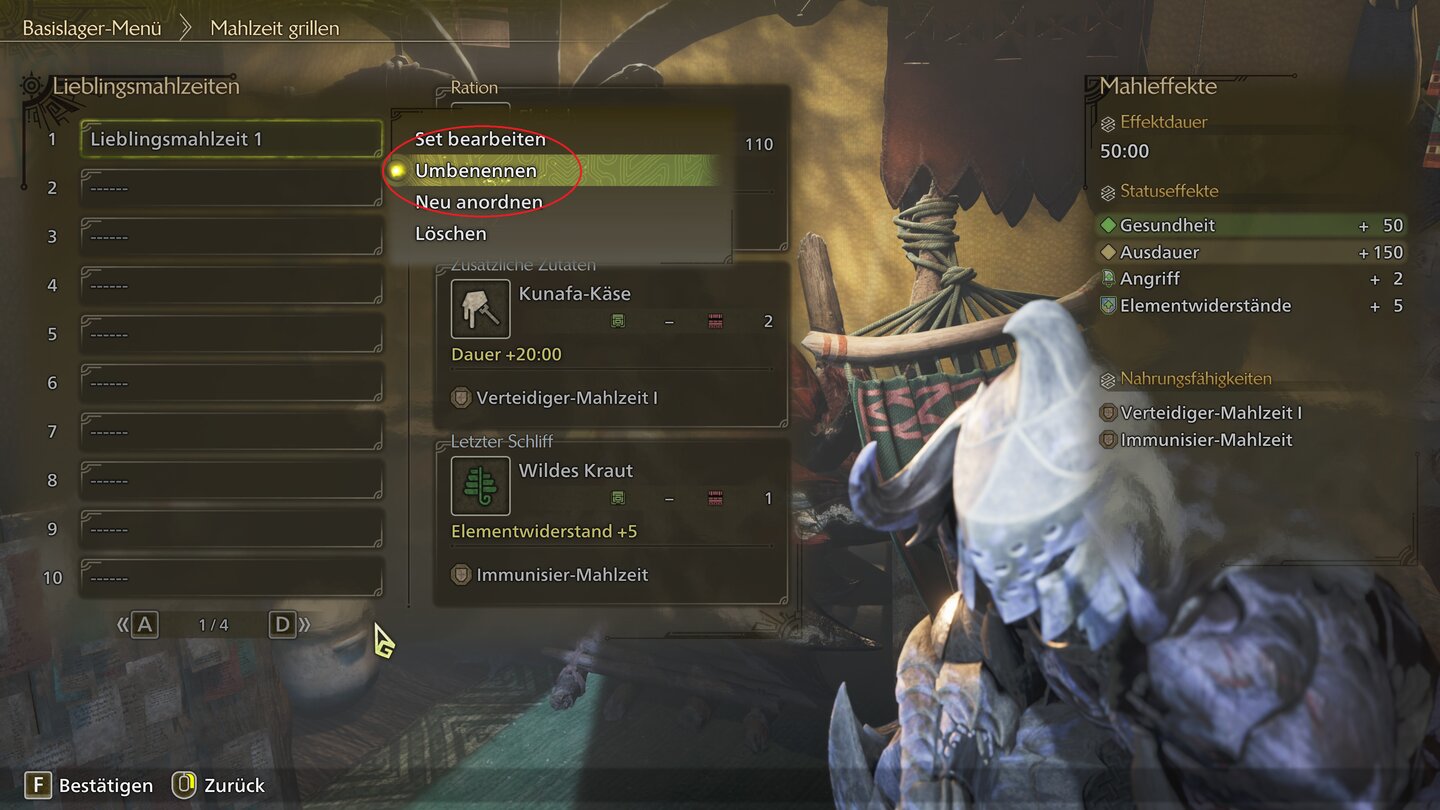The image size is (1440, 810).
Task: Choose Neu anordnen from the popup
Action: (x=479, y=202)
